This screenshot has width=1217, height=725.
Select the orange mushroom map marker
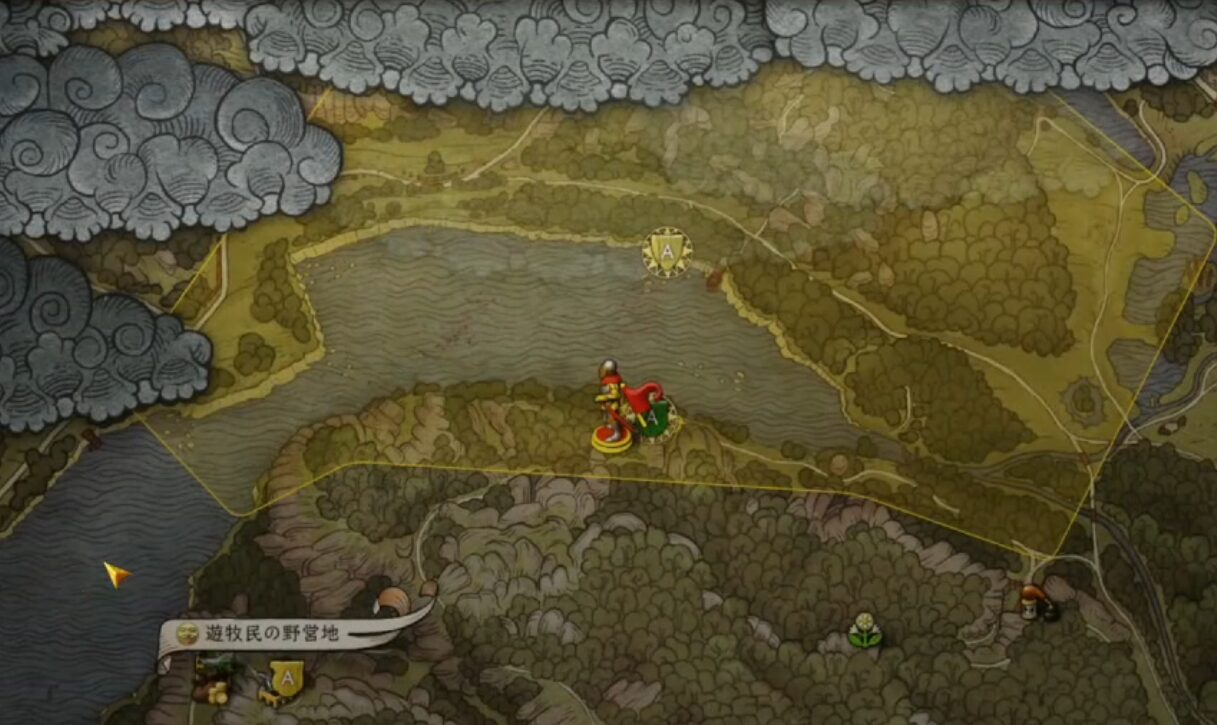tap(1030, 600)
